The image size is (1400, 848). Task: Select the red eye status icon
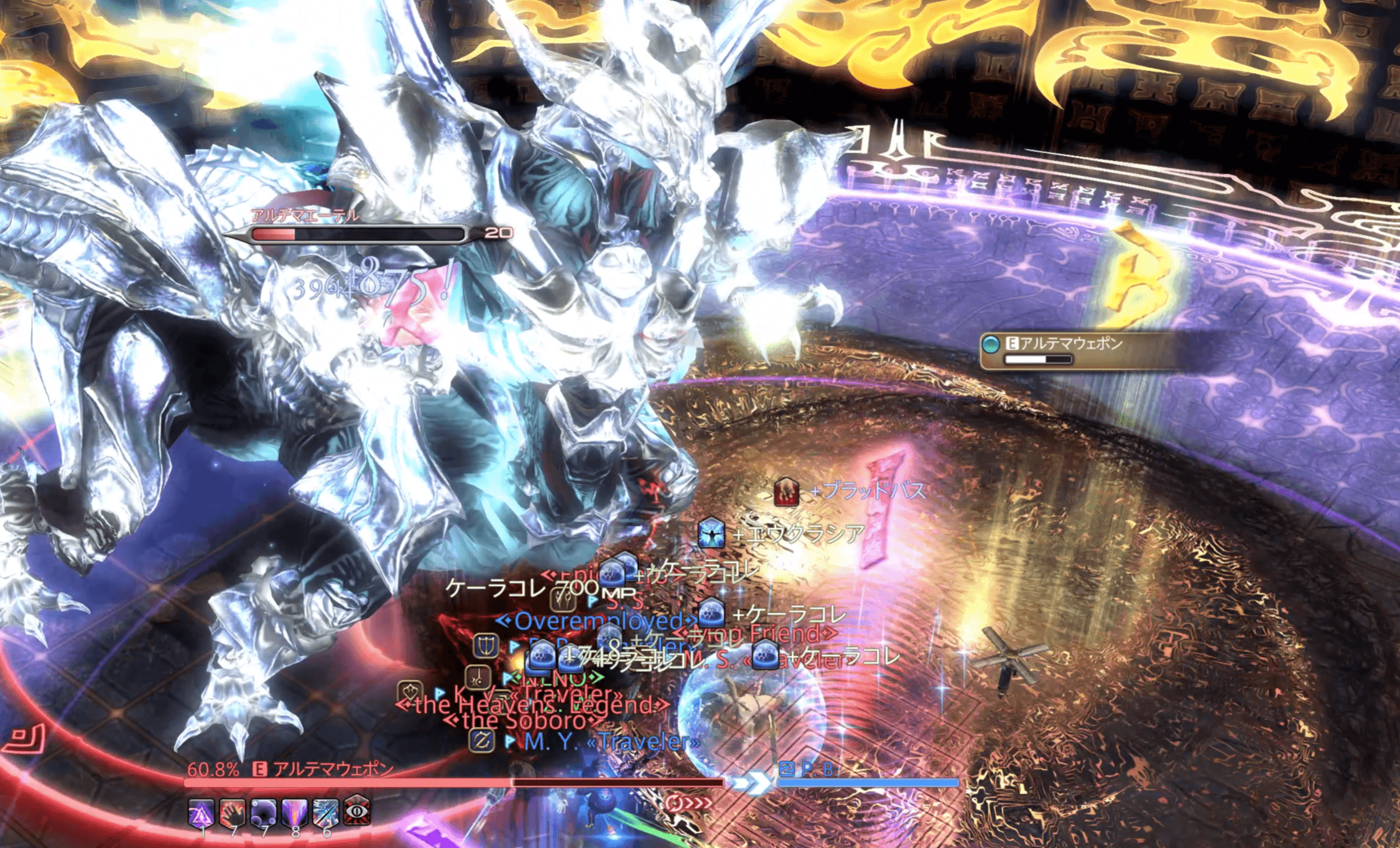click(358, 811)
